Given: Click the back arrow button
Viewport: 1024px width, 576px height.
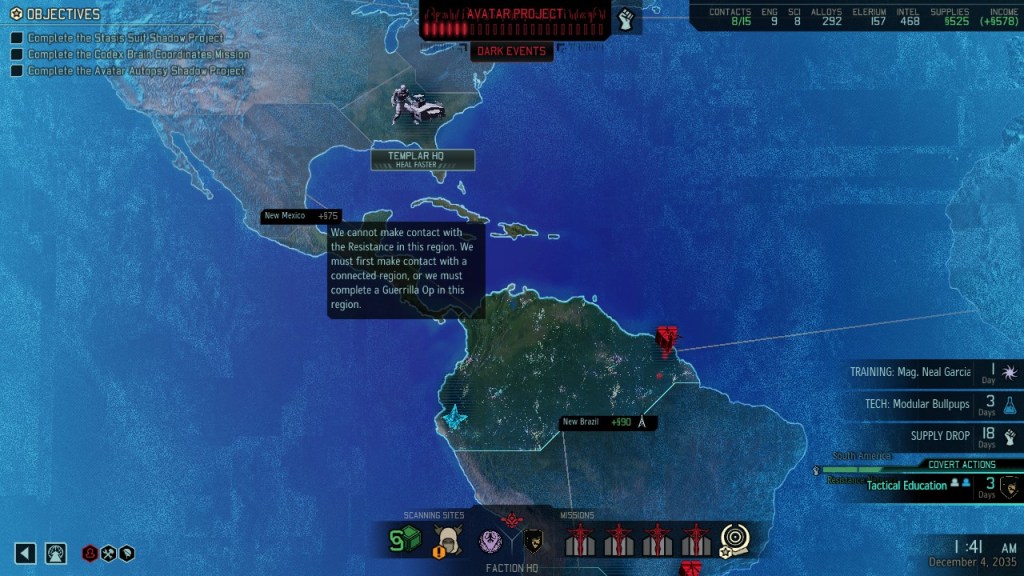Looking at the screenshot, I should (26, 553).
